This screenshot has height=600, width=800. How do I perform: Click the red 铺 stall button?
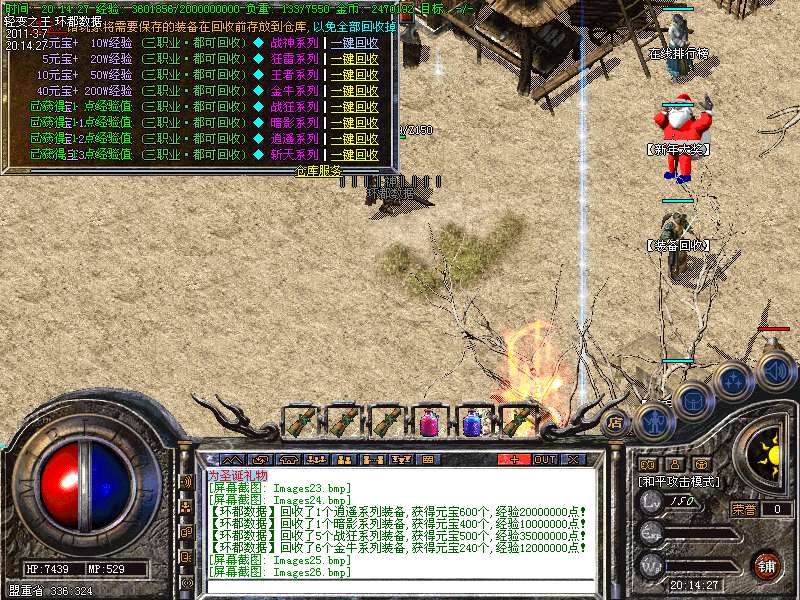pyautogui.click(x=766, y=566)
